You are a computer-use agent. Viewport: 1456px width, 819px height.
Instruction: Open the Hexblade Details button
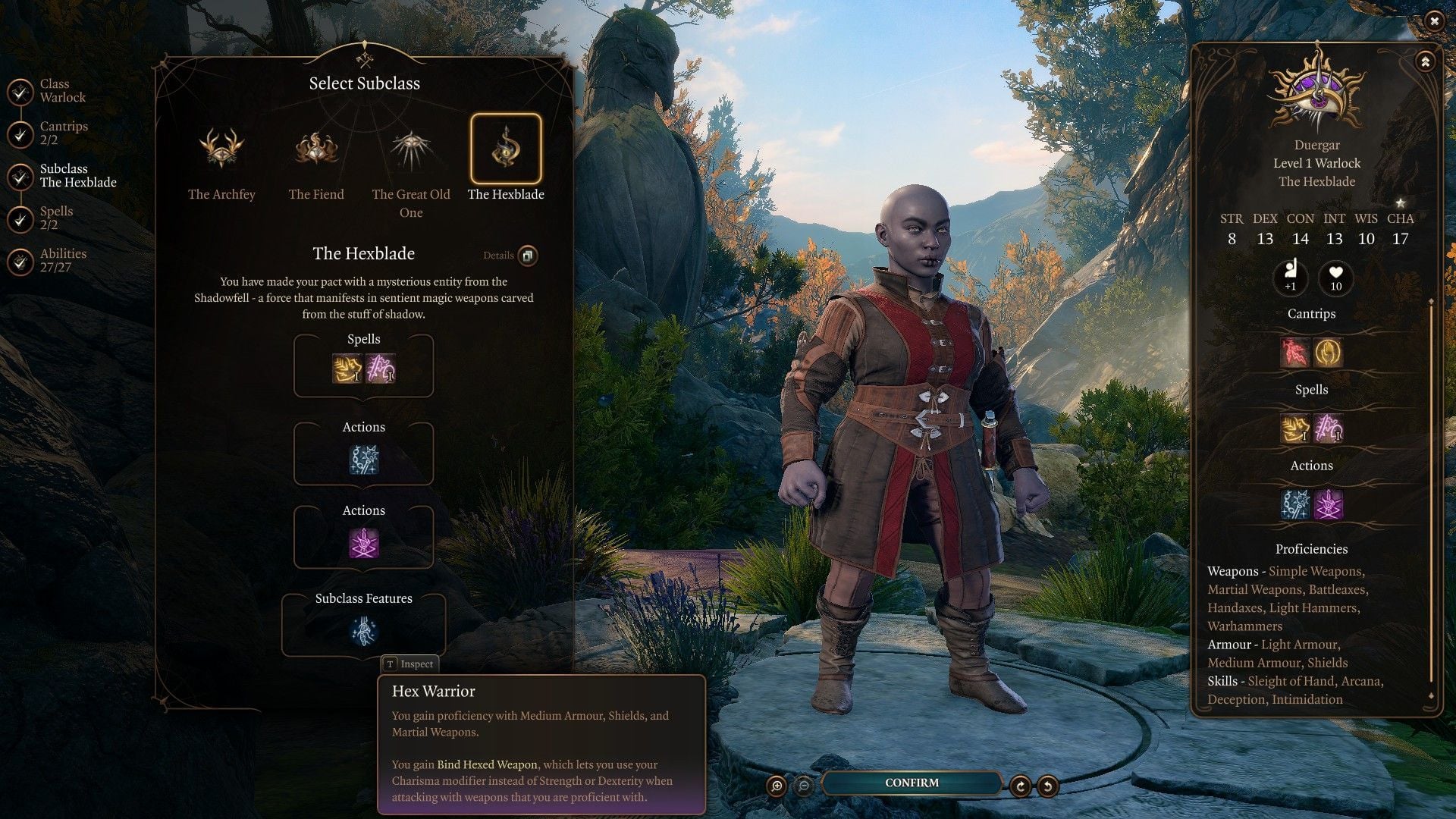click(x=528, y=256)
